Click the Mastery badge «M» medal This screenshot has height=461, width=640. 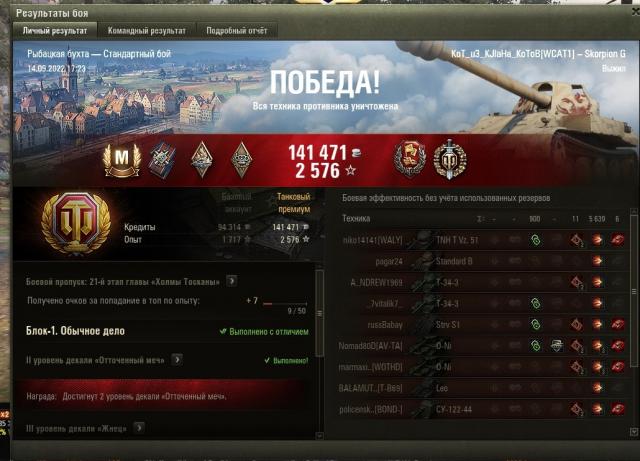click(121, 160)
